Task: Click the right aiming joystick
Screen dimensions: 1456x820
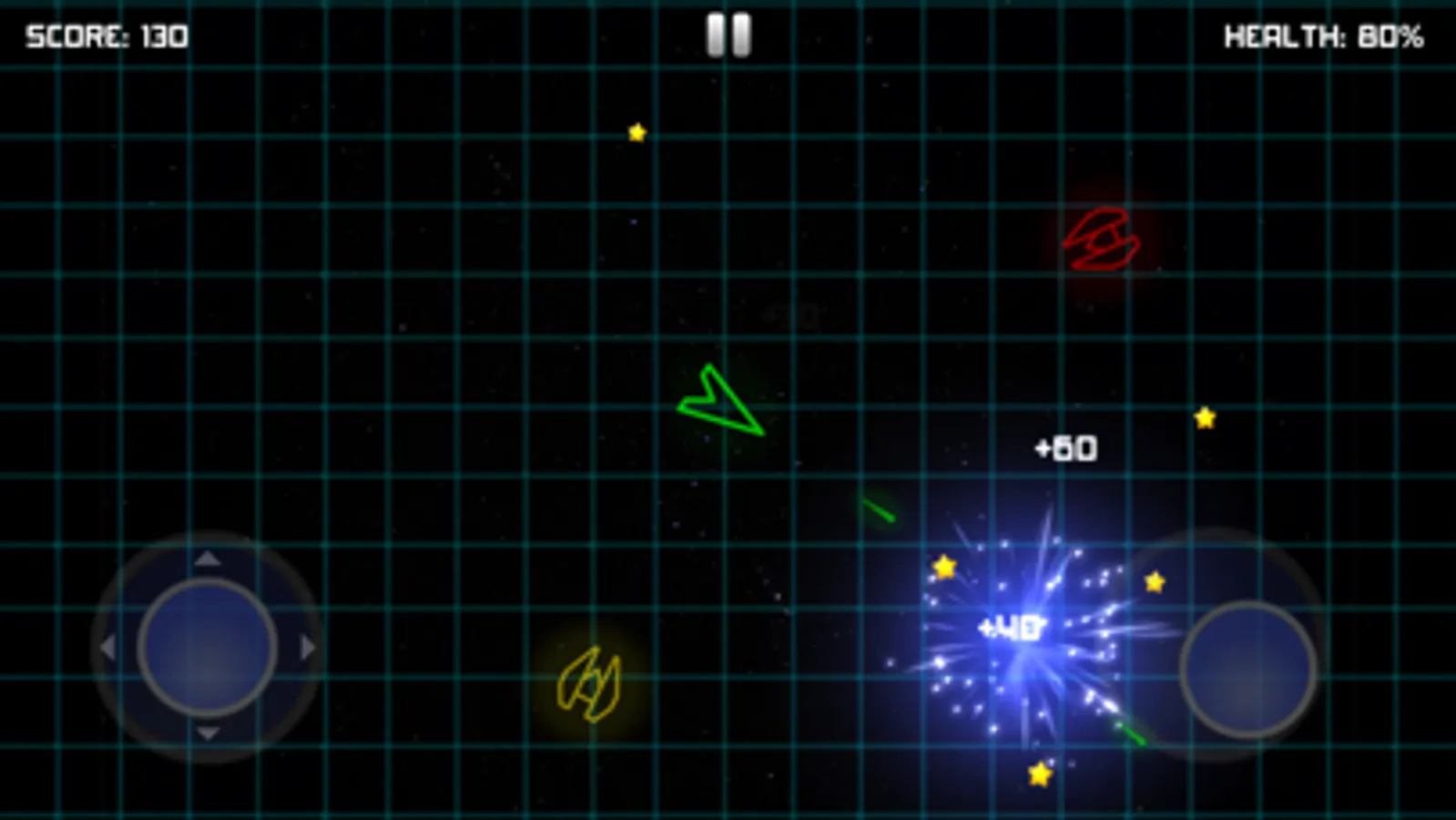Action: pos(1250,668)
